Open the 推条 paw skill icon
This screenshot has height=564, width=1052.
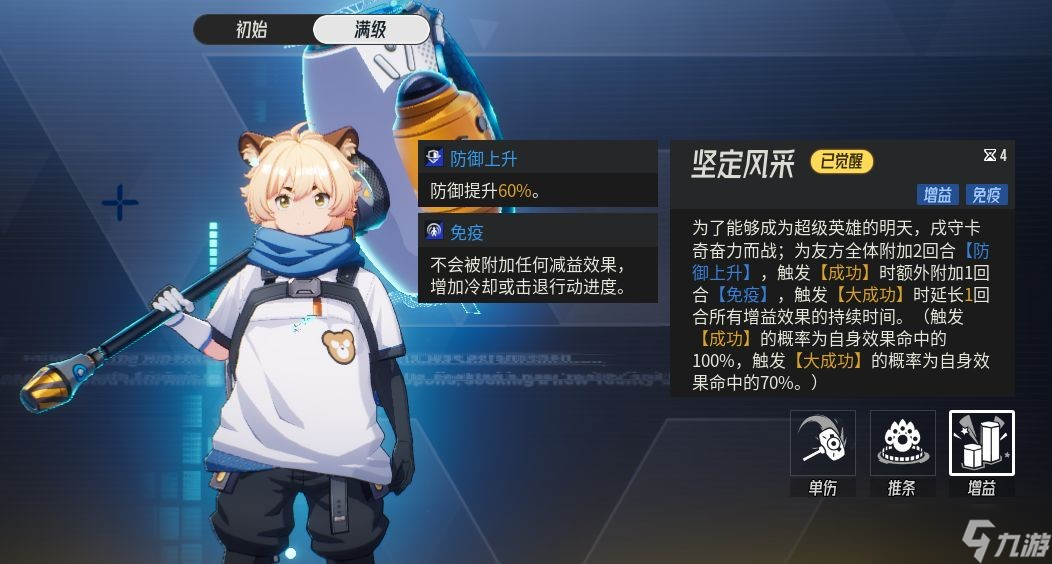pos(902,443)
